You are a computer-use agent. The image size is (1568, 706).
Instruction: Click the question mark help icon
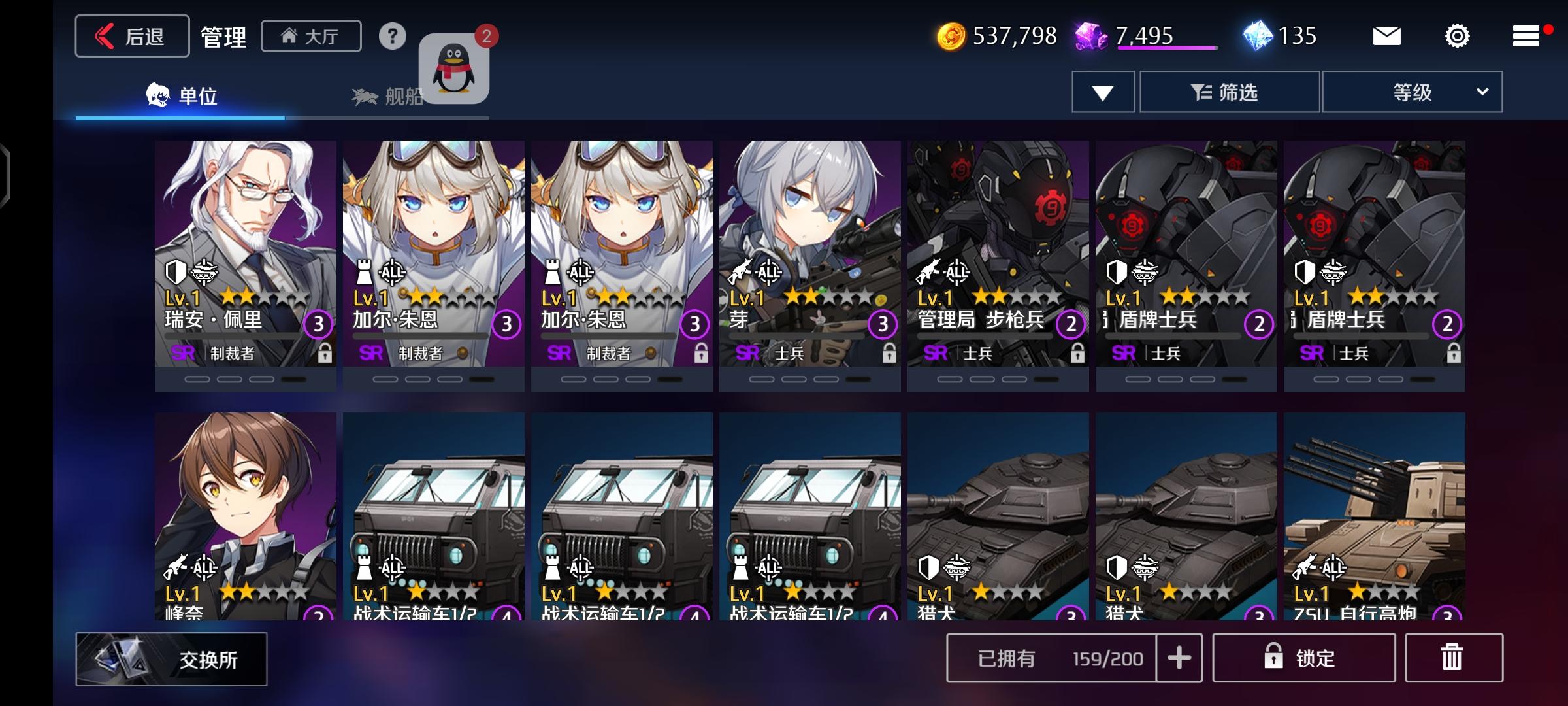(x=392, y=37)
